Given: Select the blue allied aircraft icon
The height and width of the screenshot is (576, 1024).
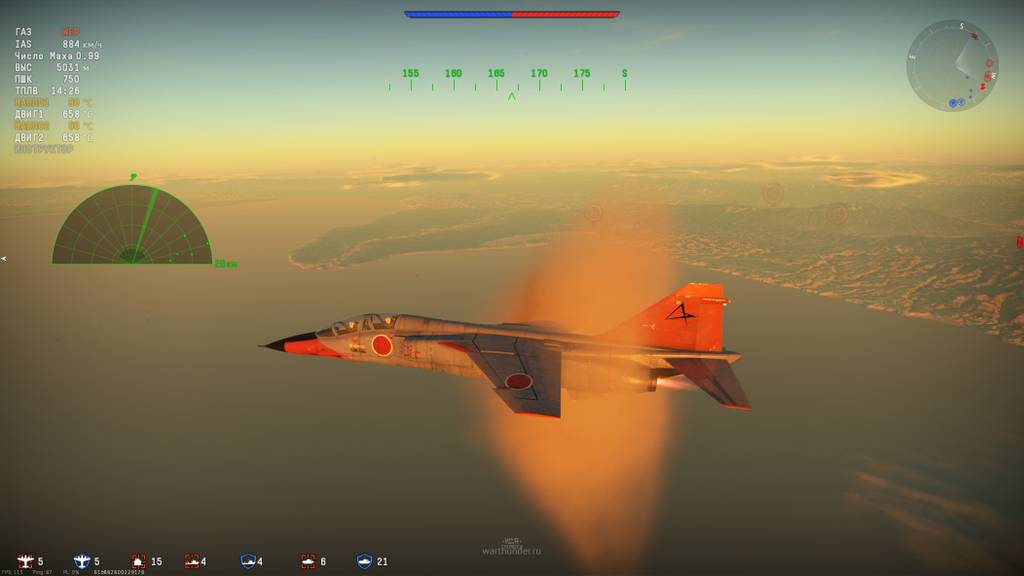Looking at the screenshot, I should tap(82, 562).
